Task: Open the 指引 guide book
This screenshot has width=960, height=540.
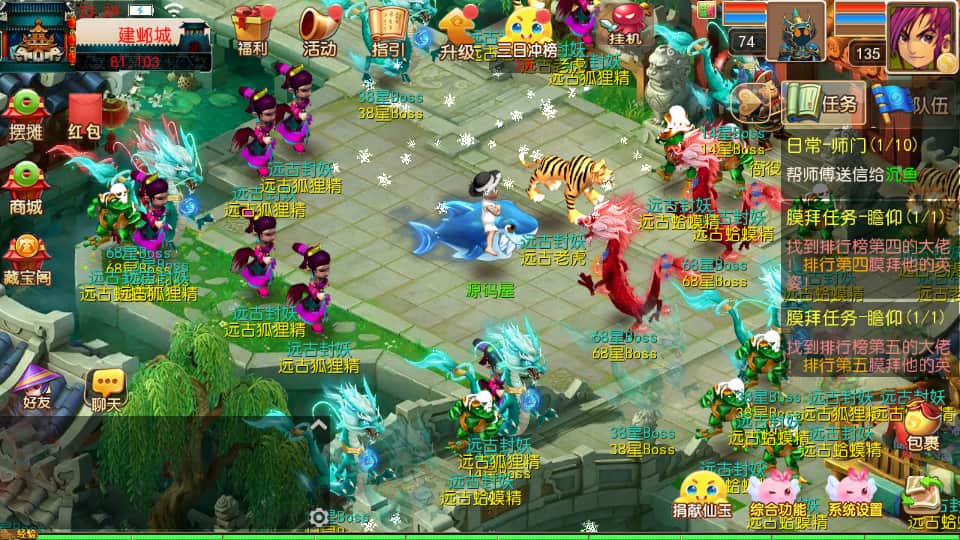Action: (x=388, y=30)
